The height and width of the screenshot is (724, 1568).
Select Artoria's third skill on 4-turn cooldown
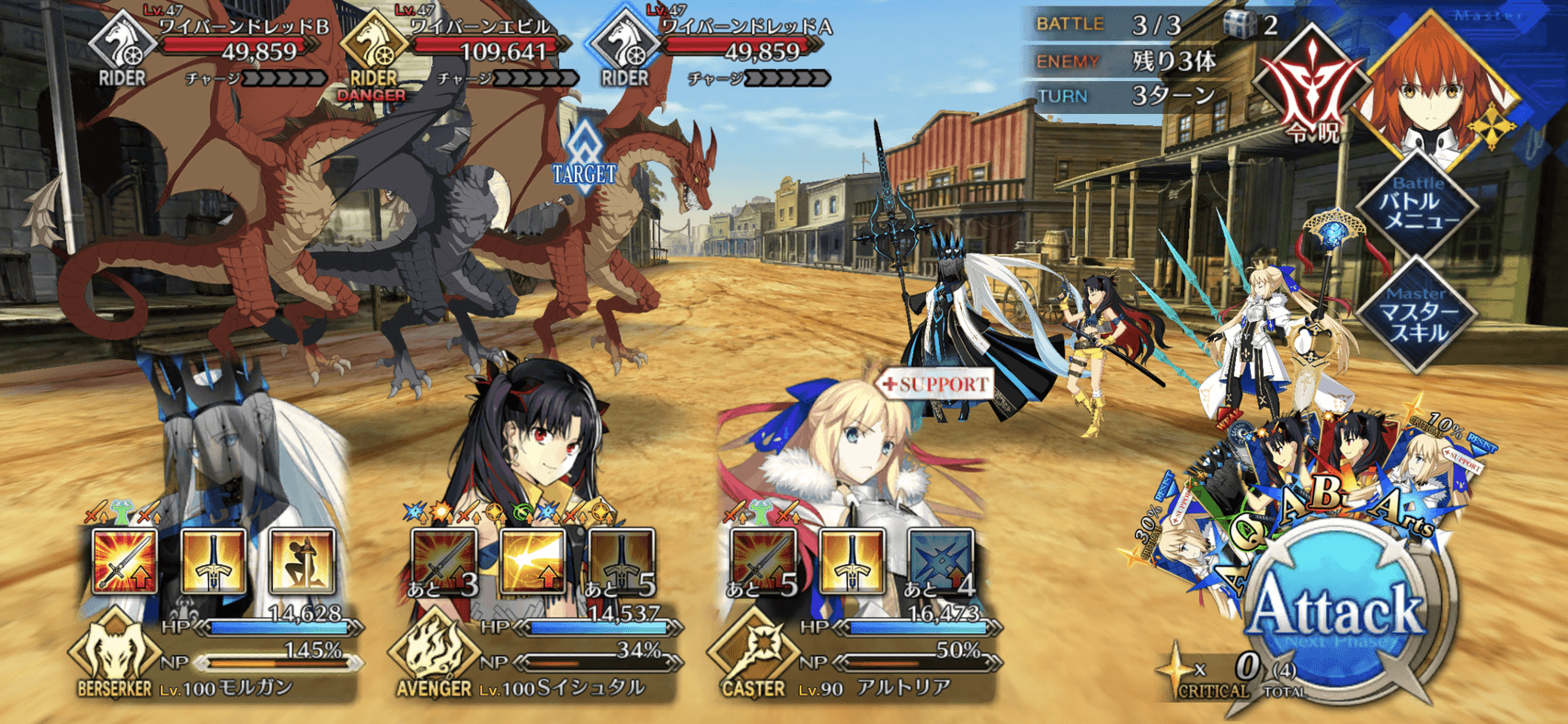pyautogui.click(x=939, y=560)
